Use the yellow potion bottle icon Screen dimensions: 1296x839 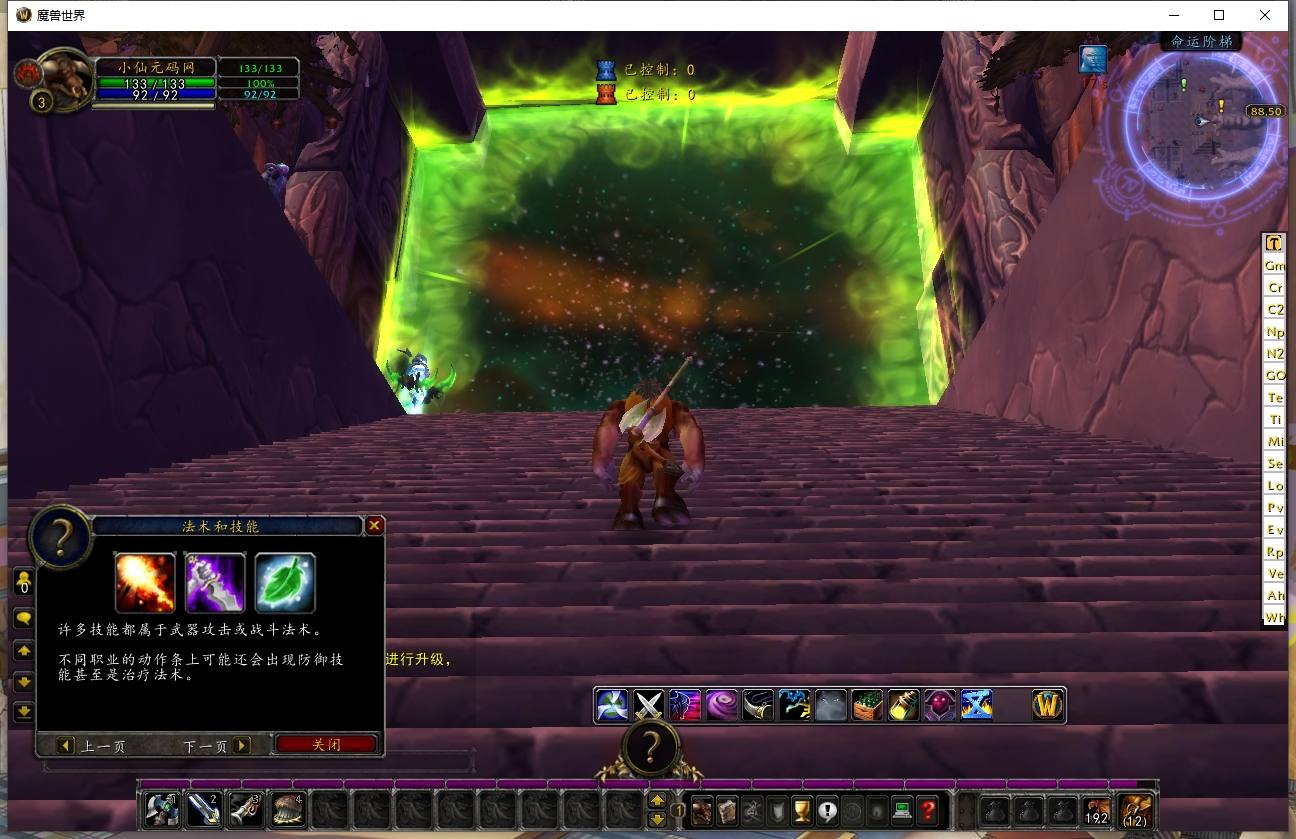[903, 705]
